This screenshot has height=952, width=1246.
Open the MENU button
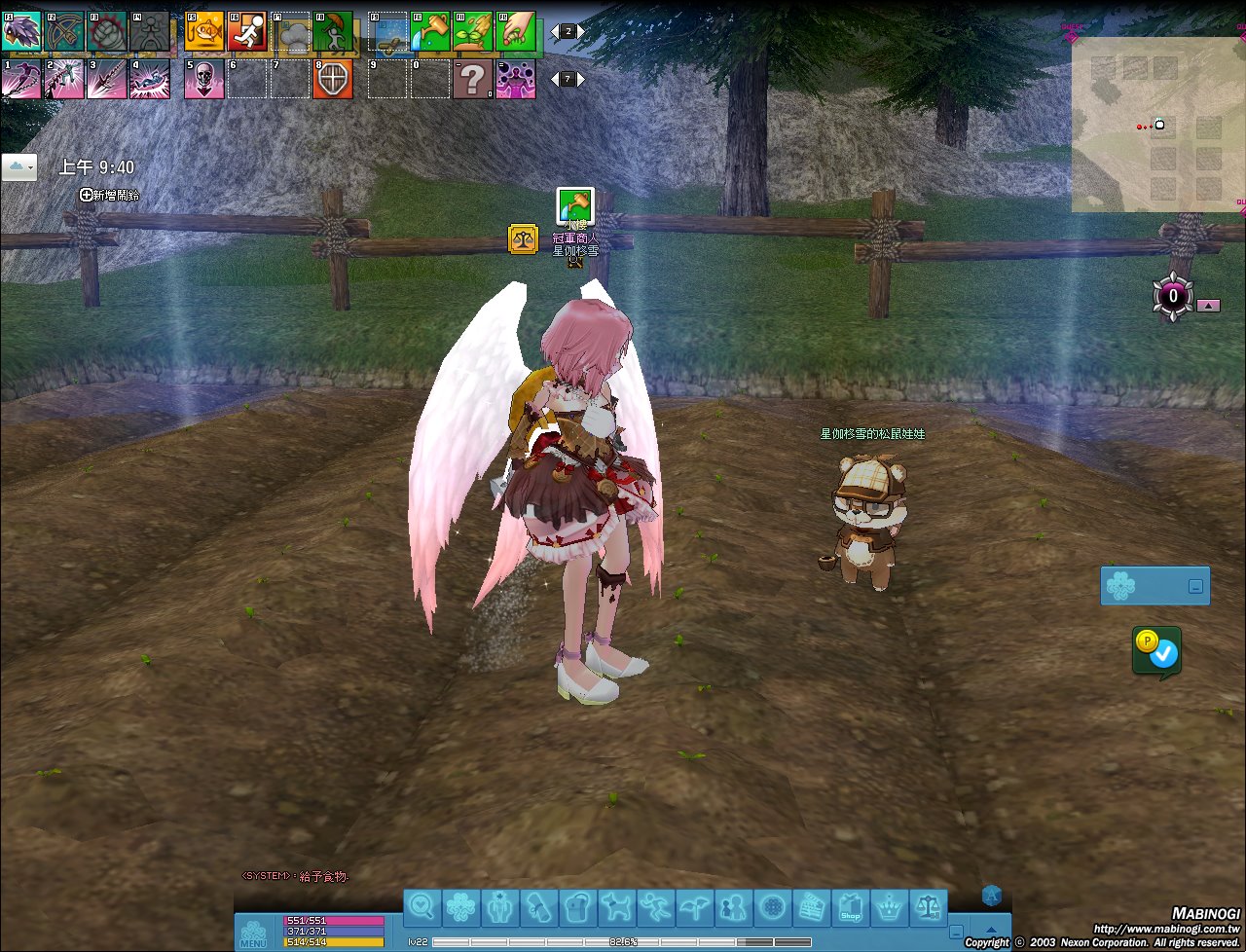click(x=252, y=934)
